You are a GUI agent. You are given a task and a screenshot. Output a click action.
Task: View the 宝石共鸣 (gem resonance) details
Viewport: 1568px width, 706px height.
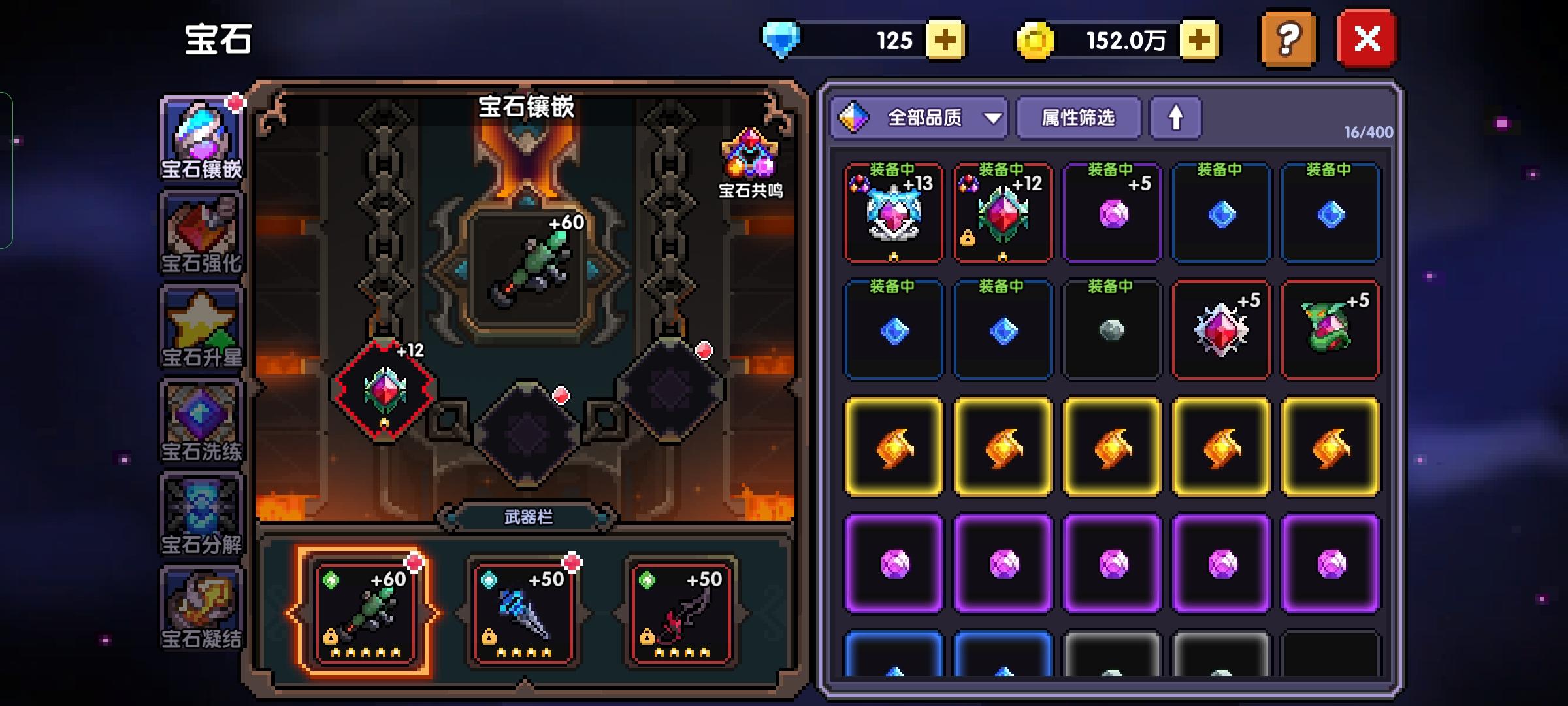coord(750,163)
